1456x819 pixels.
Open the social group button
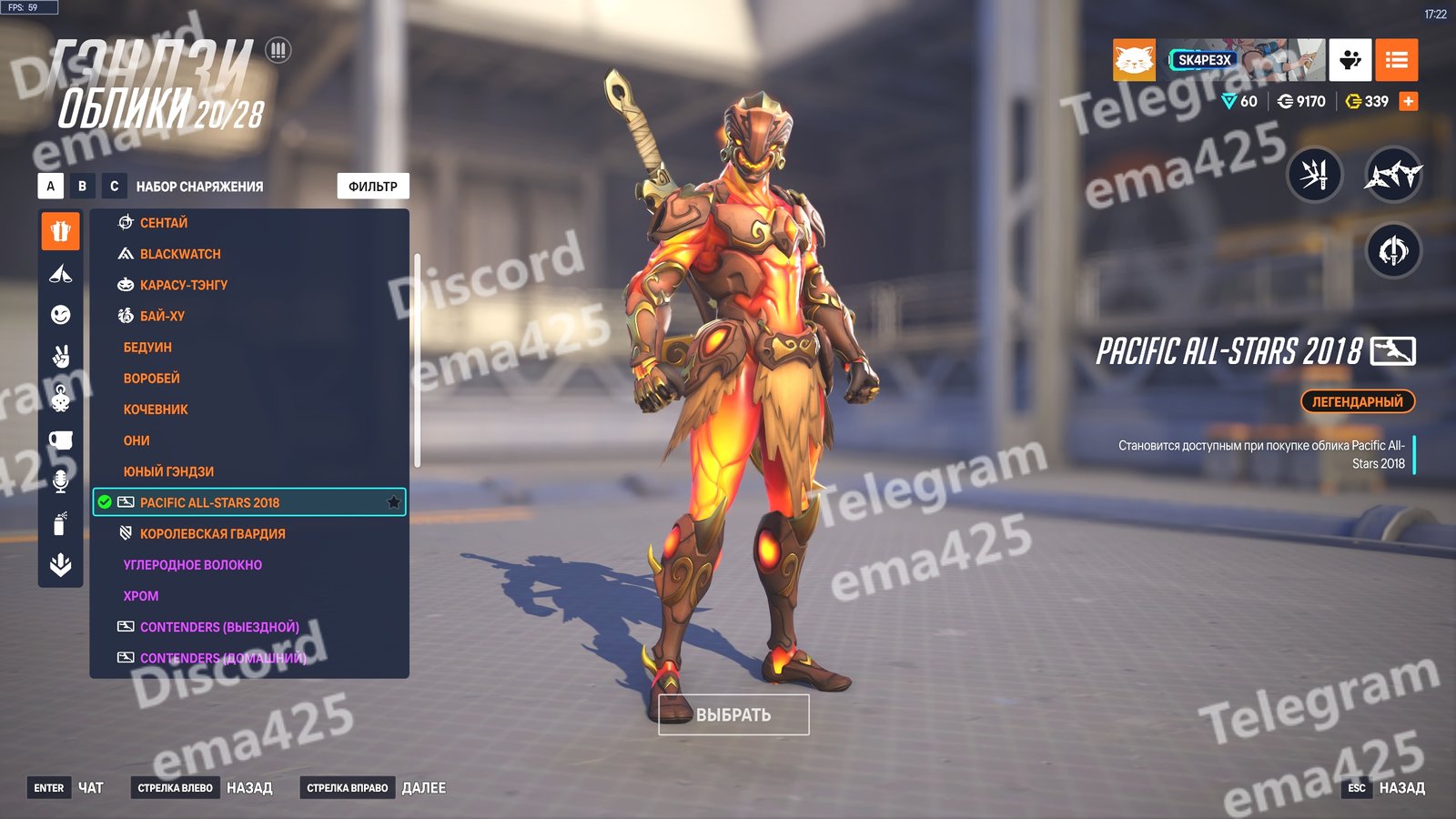click(x=1350, y=60)
